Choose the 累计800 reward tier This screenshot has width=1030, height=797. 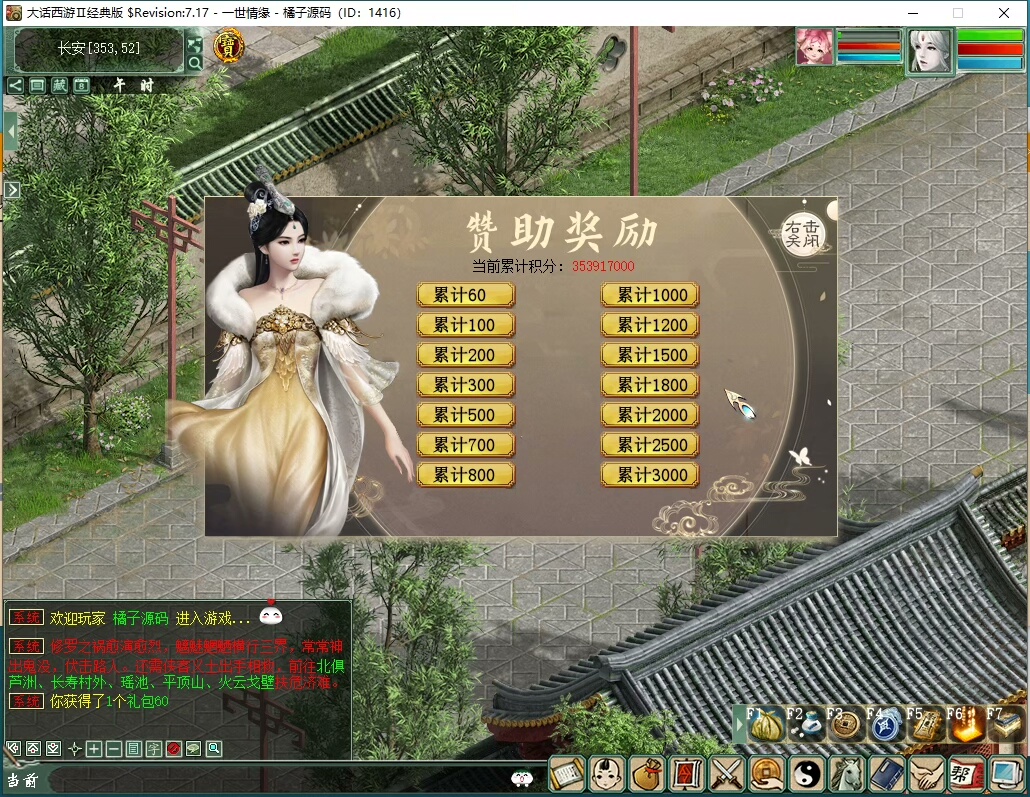click(x=465, y=475)
